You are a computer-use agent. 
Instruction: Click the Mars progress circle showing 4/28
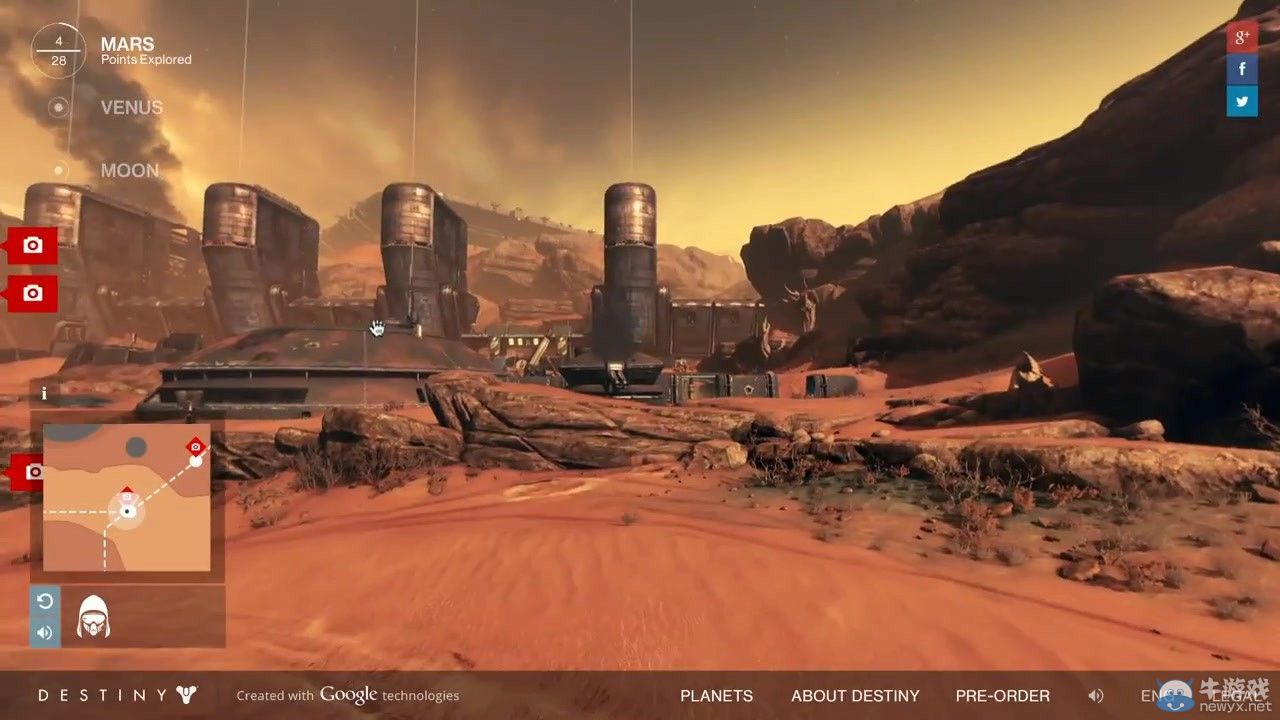pos(57,49)
